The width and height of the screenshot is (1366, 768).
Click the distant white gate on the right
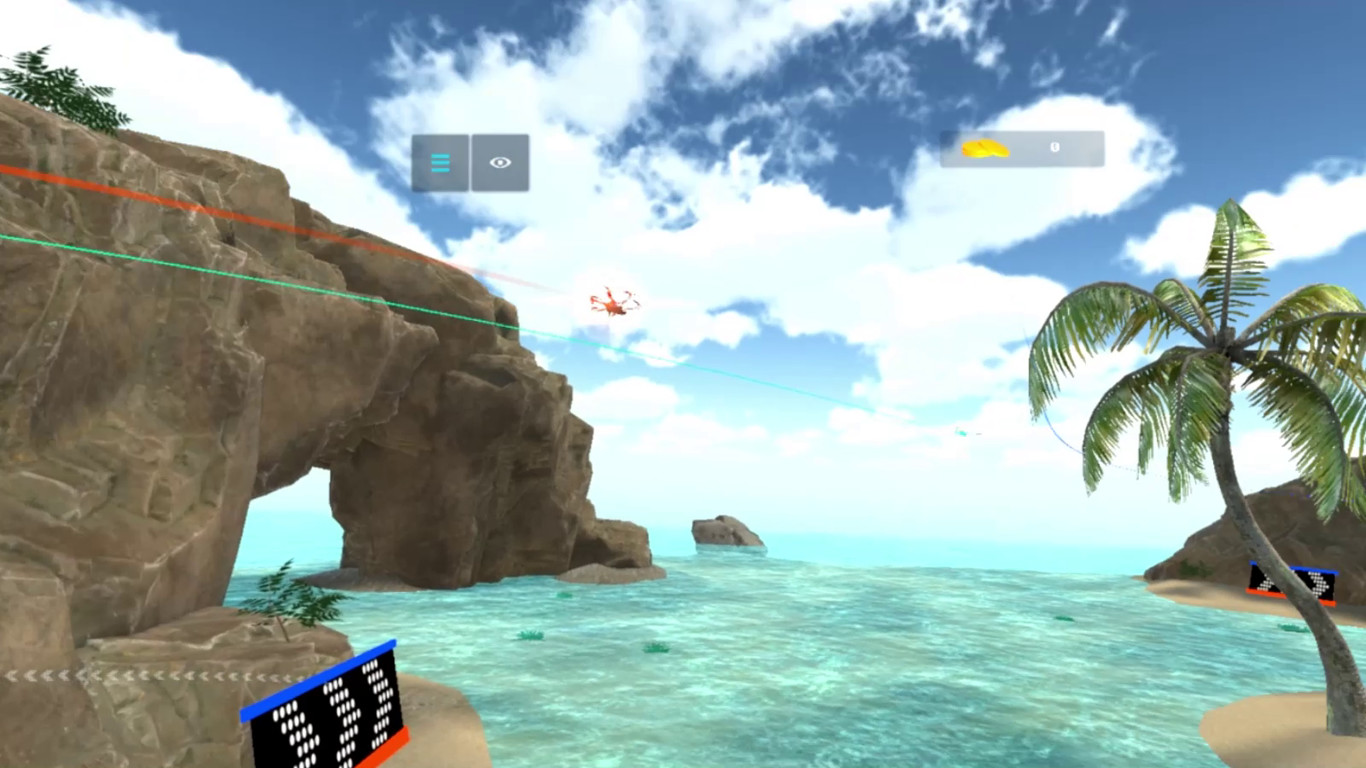[959, 432]
